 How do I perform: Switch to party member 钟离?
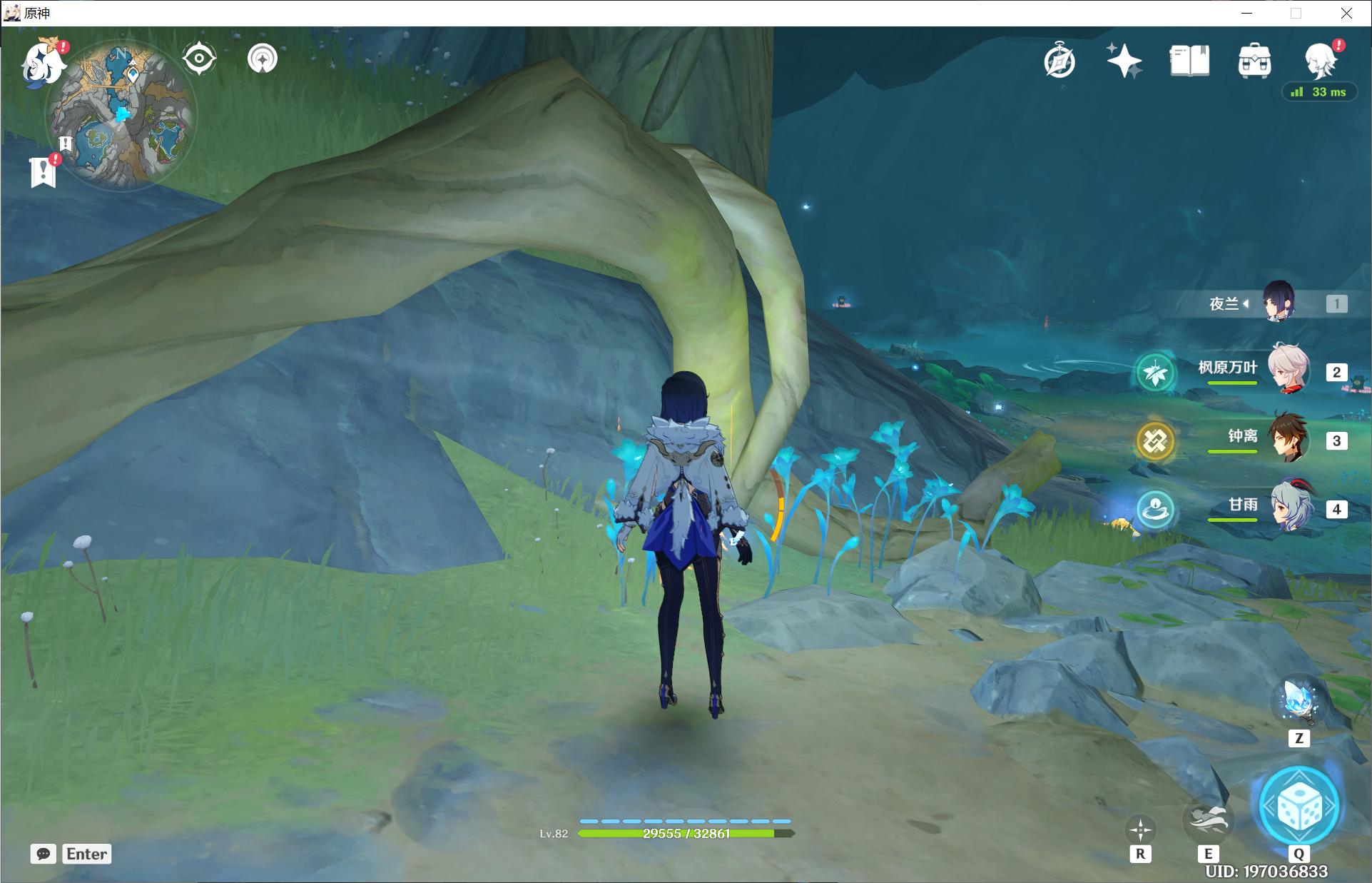click(1288, 438)
